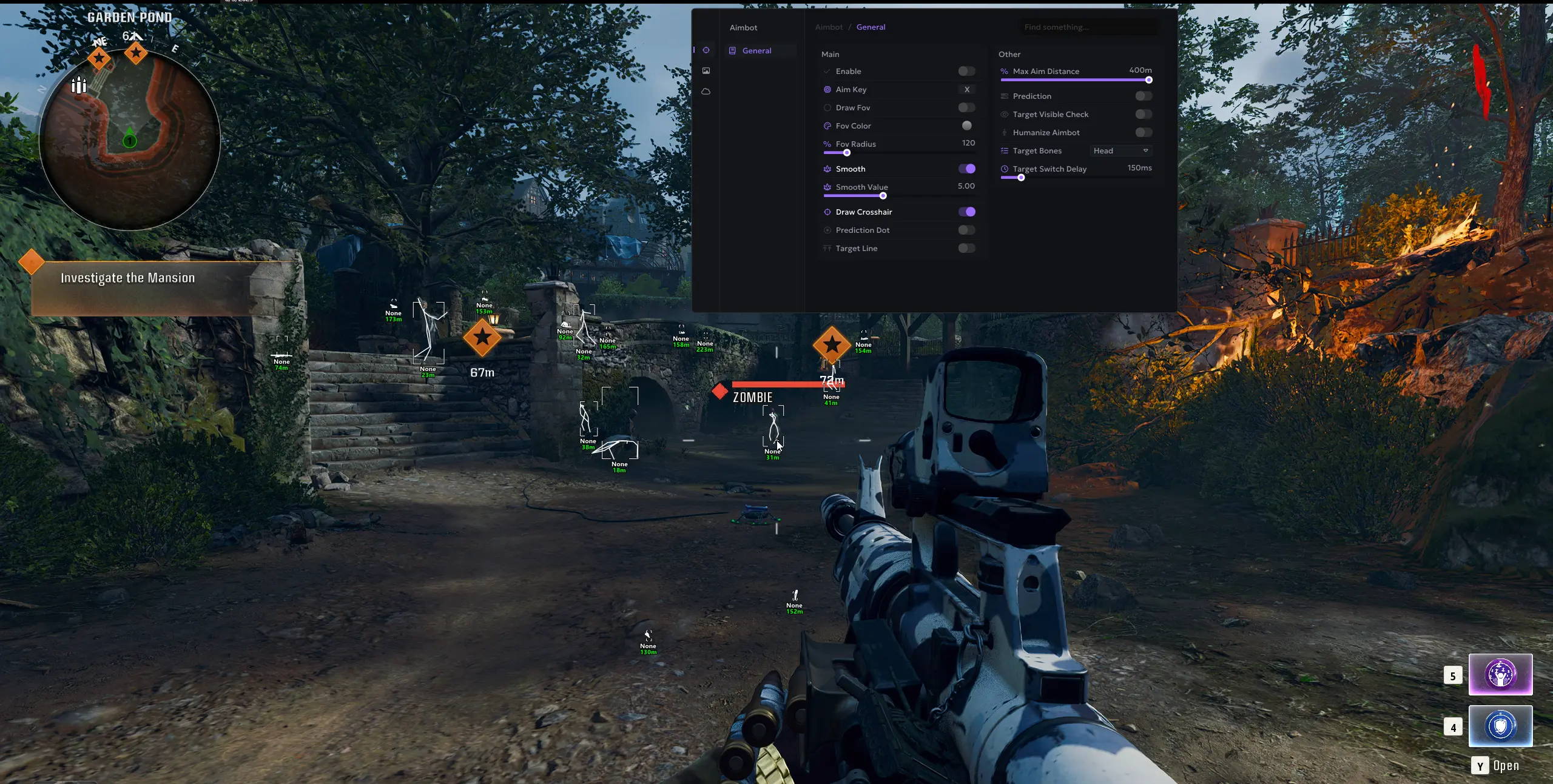The width and height of the screenshot is (1553, 784).
Task: Enable the Aimbot Enable toggle
Action: 966,71
